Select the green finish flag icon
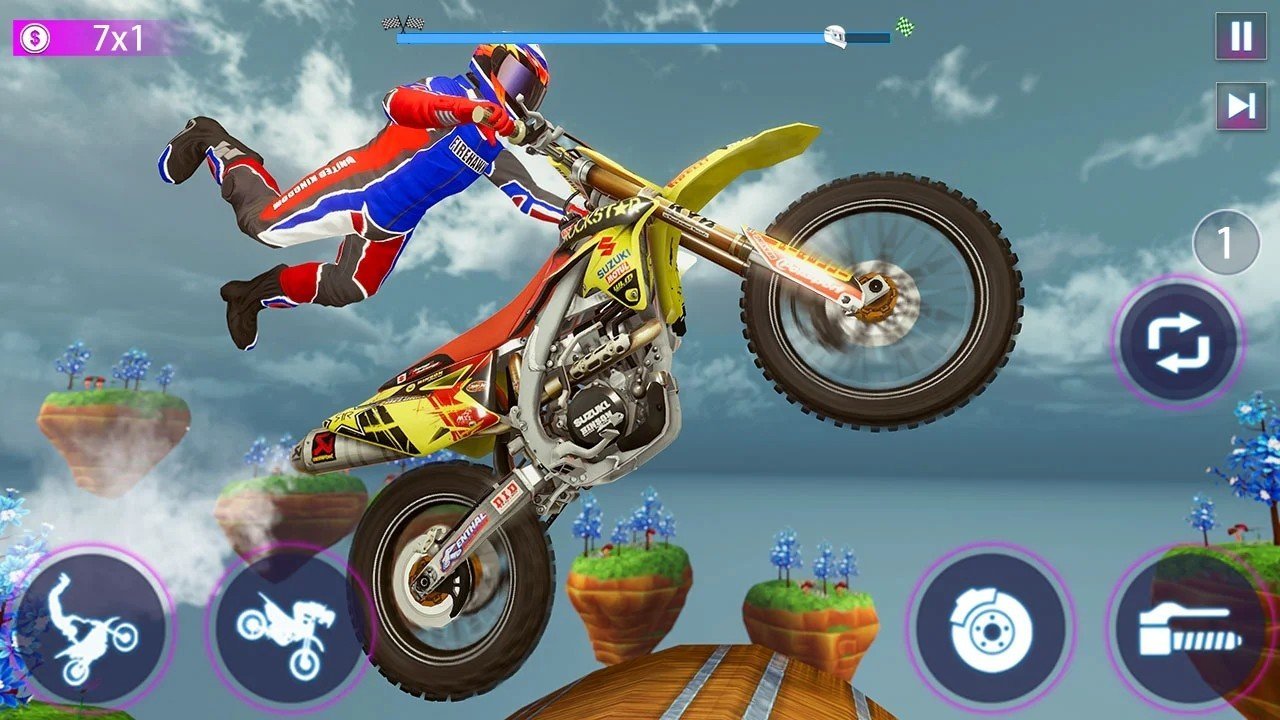Image resolution: width=1280 pixels, height=720 pixels. (902, 23)
